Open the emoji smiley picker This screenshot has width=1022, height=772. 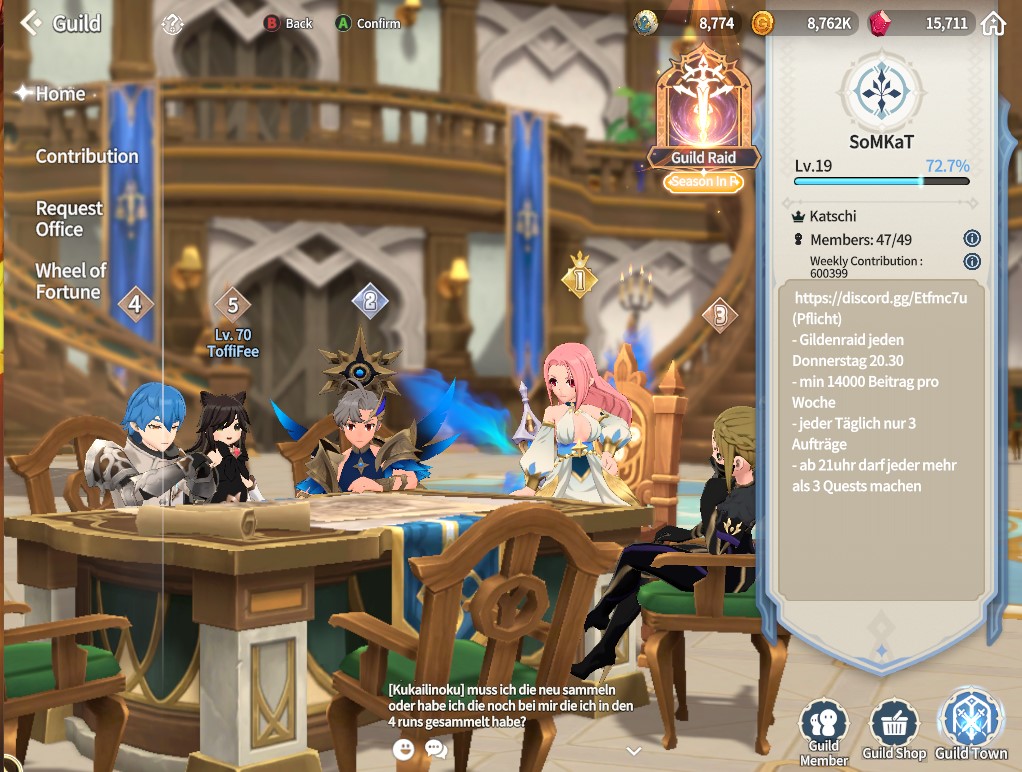coord(404,749)
